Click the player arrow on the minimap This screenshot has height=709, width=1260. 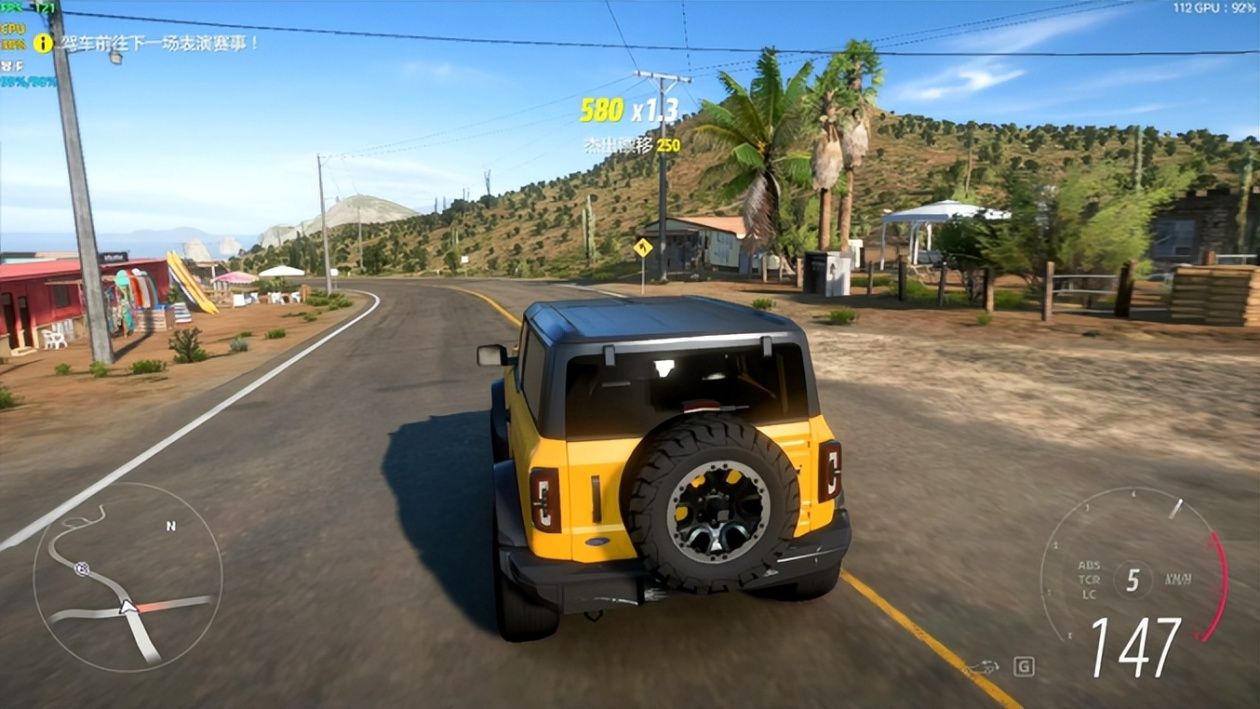127,606
